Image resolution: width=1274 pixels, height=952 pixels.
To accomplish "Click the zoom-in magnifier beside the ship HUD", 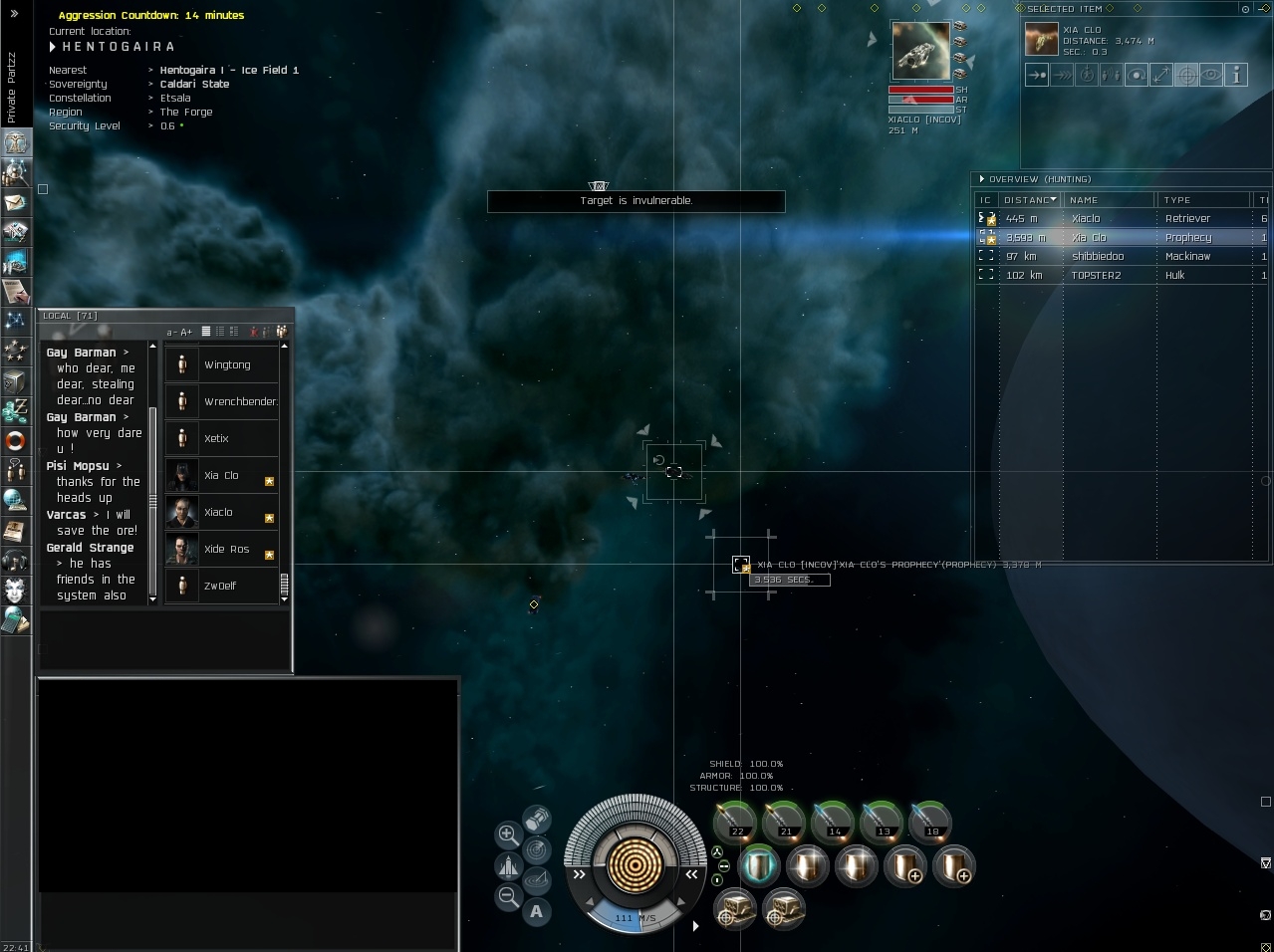I will [x=507, y=834].
